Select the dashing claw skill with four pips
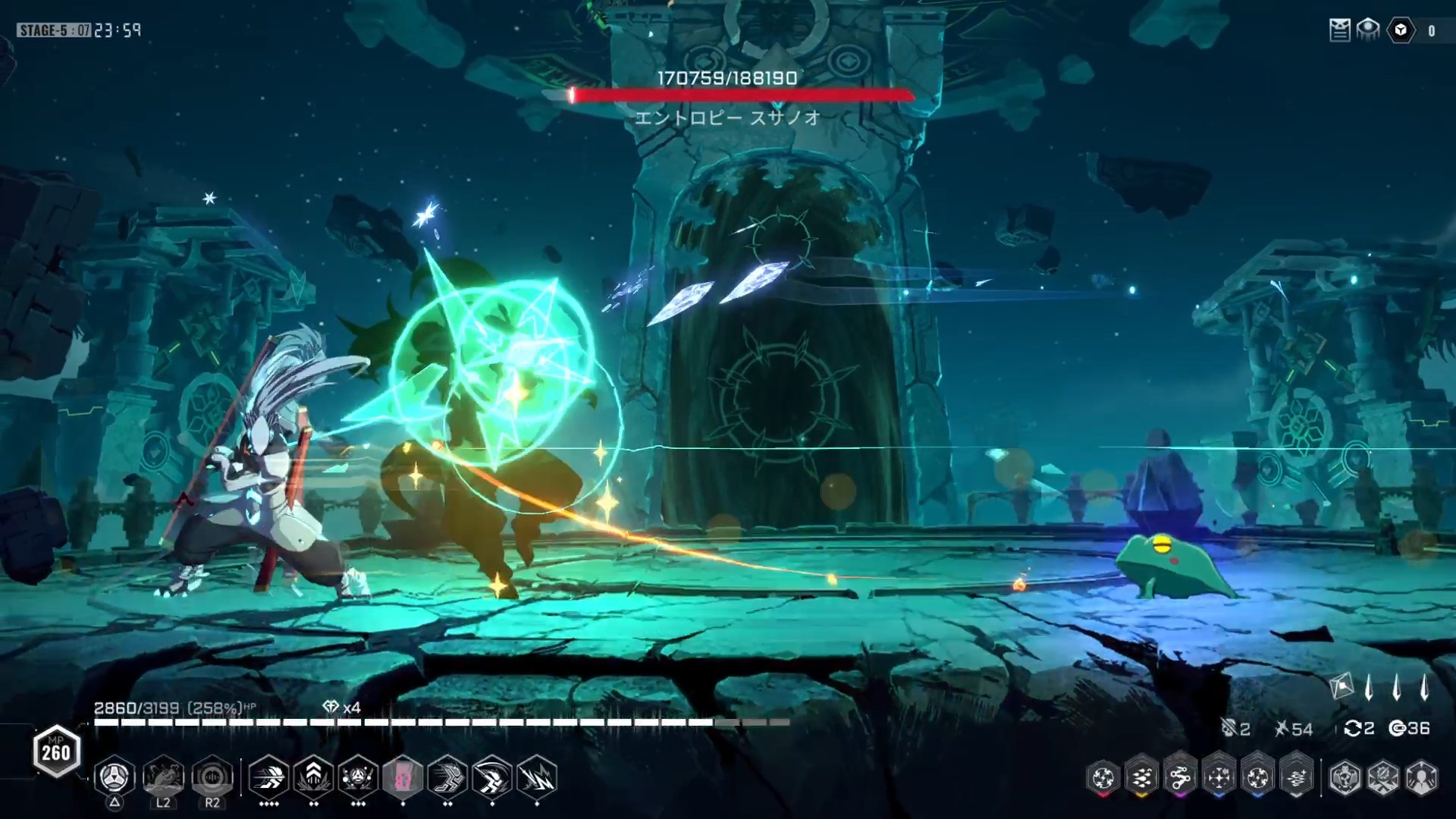This screenshot has height=819, width=1456. pyautogui.click(x=268, y=777)
